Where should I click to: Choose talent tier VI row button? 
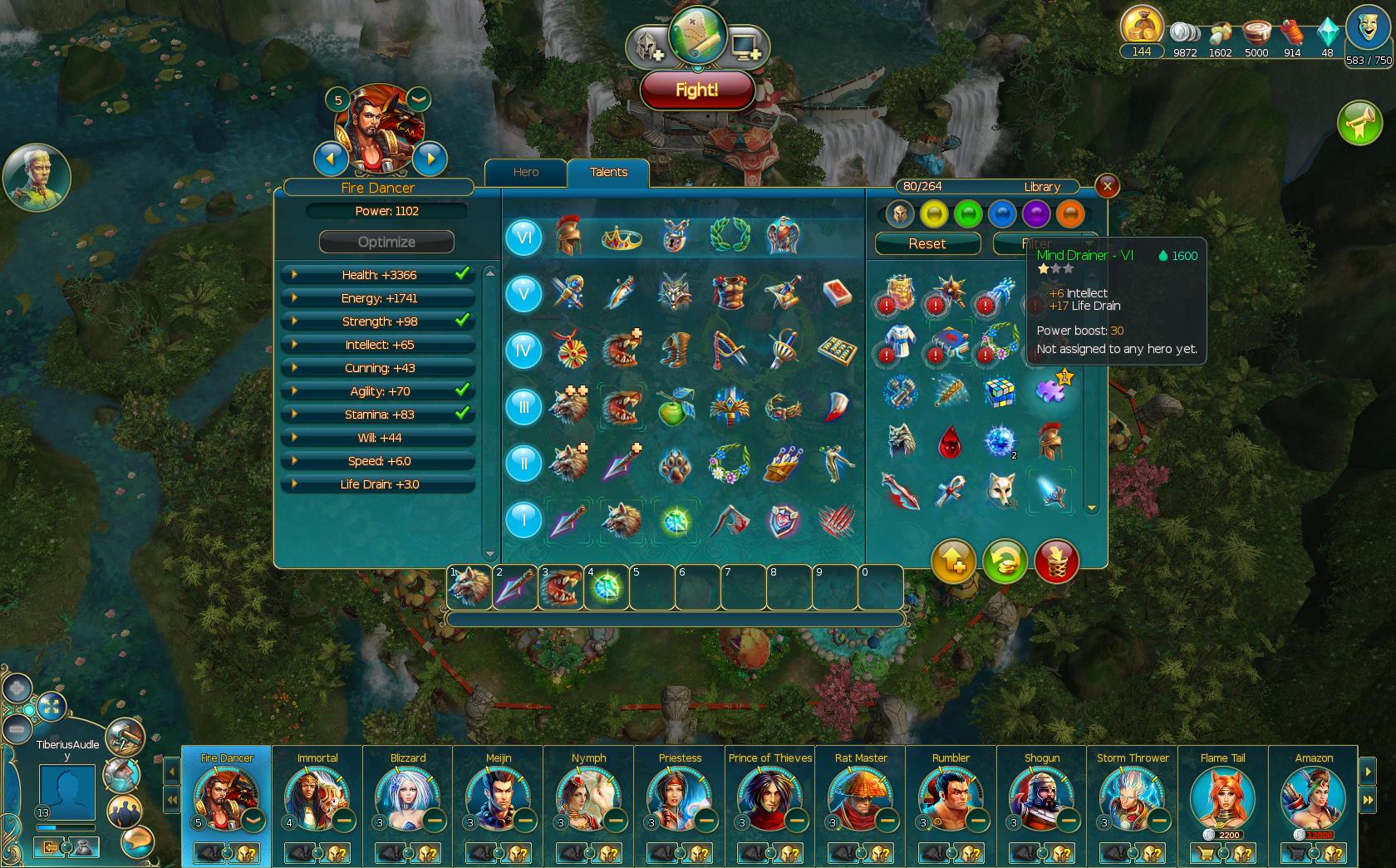[x=523, y=238]
